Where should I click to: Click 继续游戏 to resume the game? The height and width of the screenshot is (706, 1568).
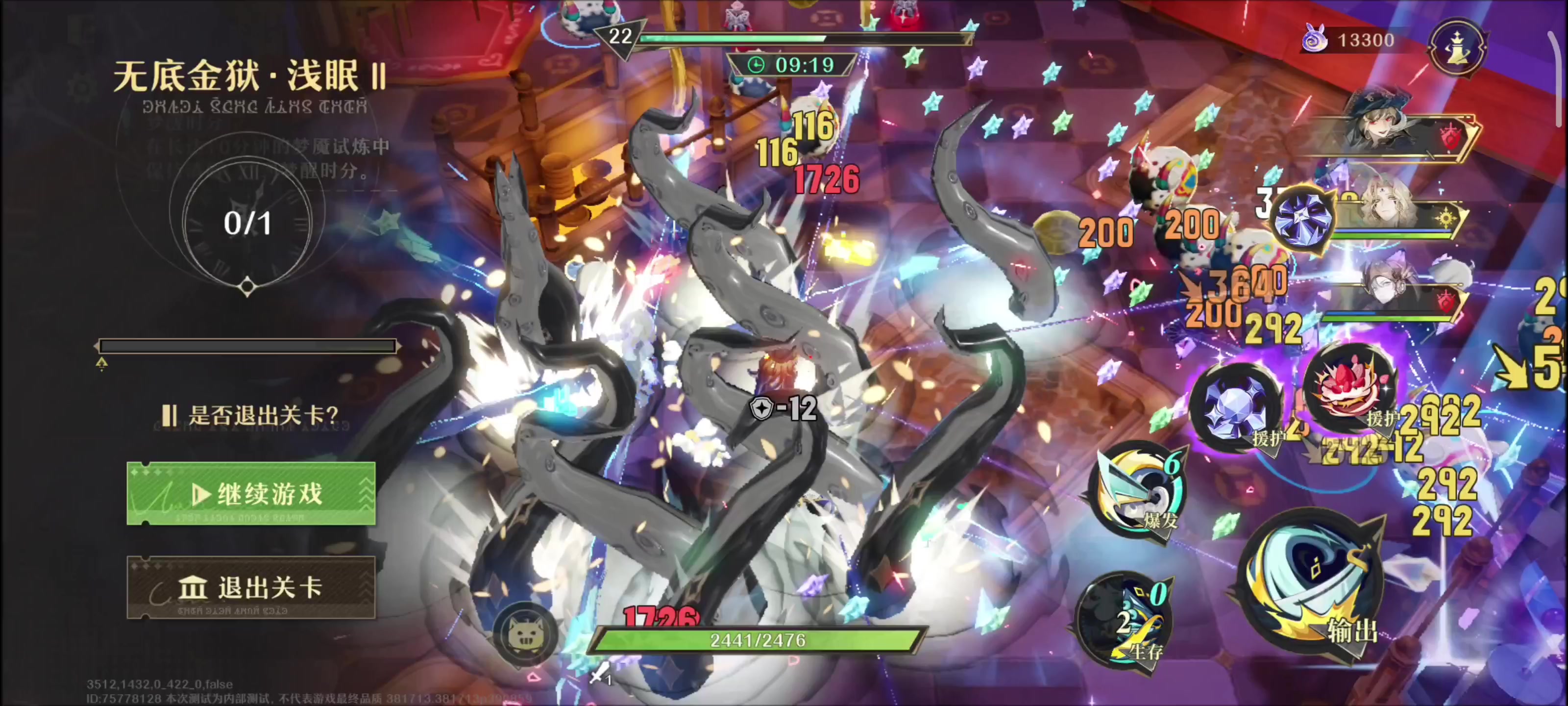coord(251,493)
